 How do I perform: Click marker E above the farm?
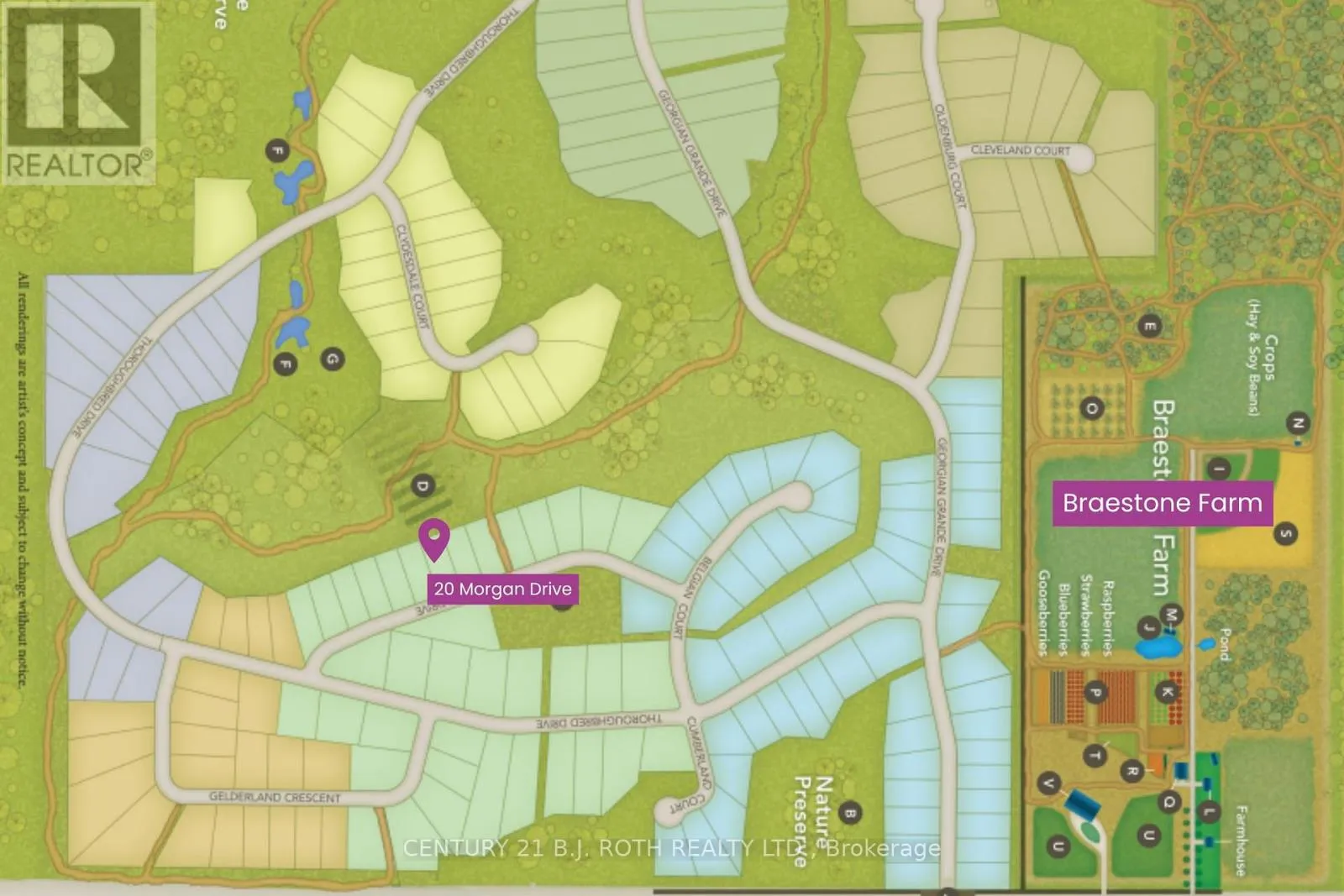pos(1150,327)
